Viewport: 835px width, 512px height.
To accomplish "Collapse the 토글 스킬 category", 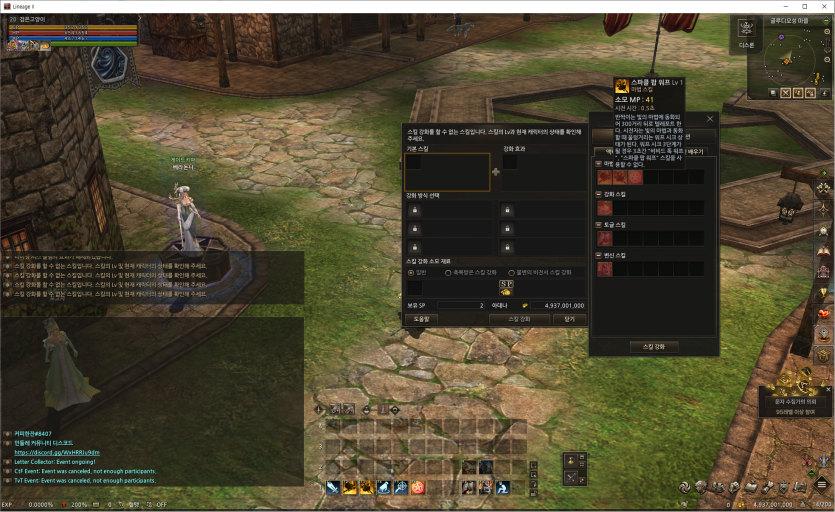I will coord(599,225).
